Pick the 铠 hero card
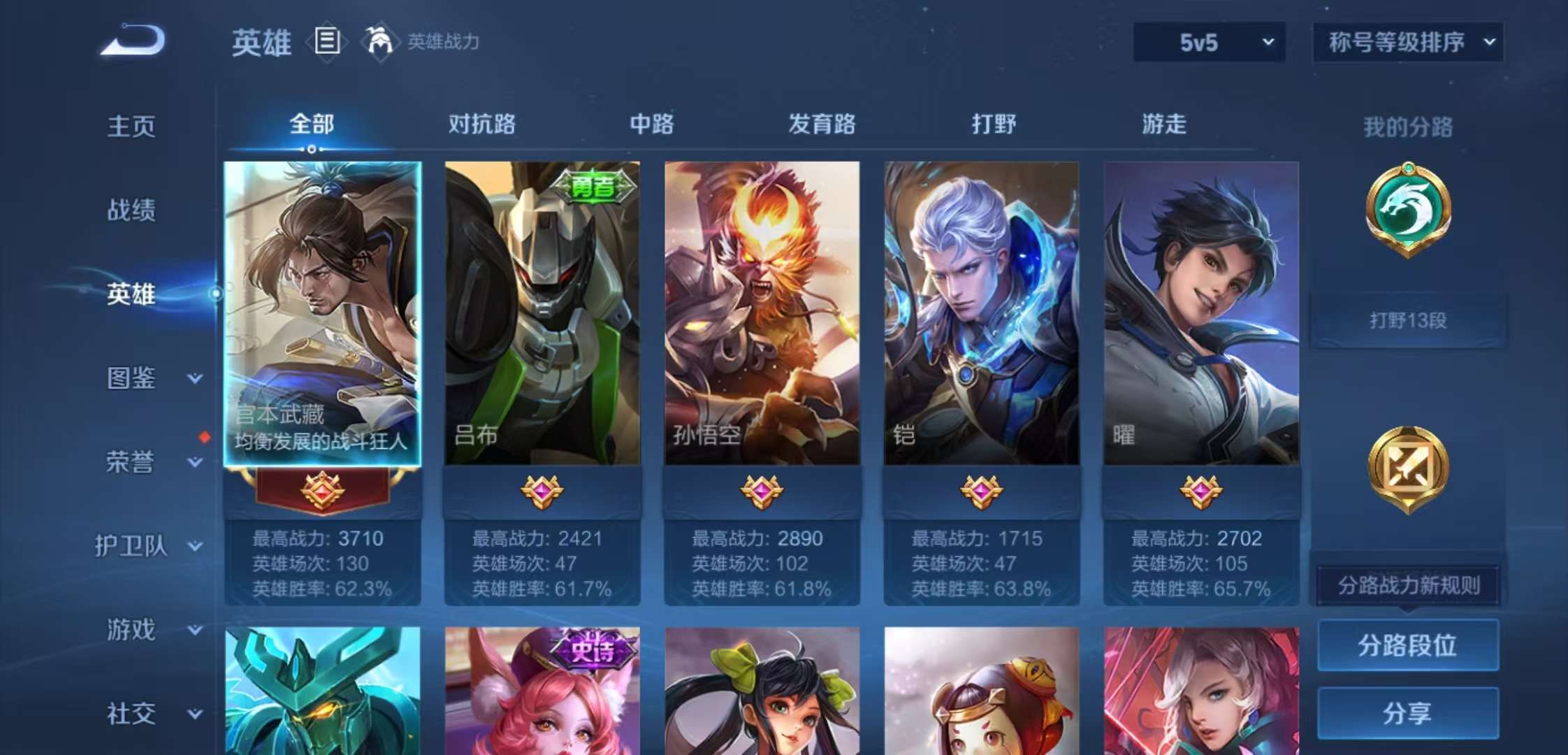 (x=981, y=314)
